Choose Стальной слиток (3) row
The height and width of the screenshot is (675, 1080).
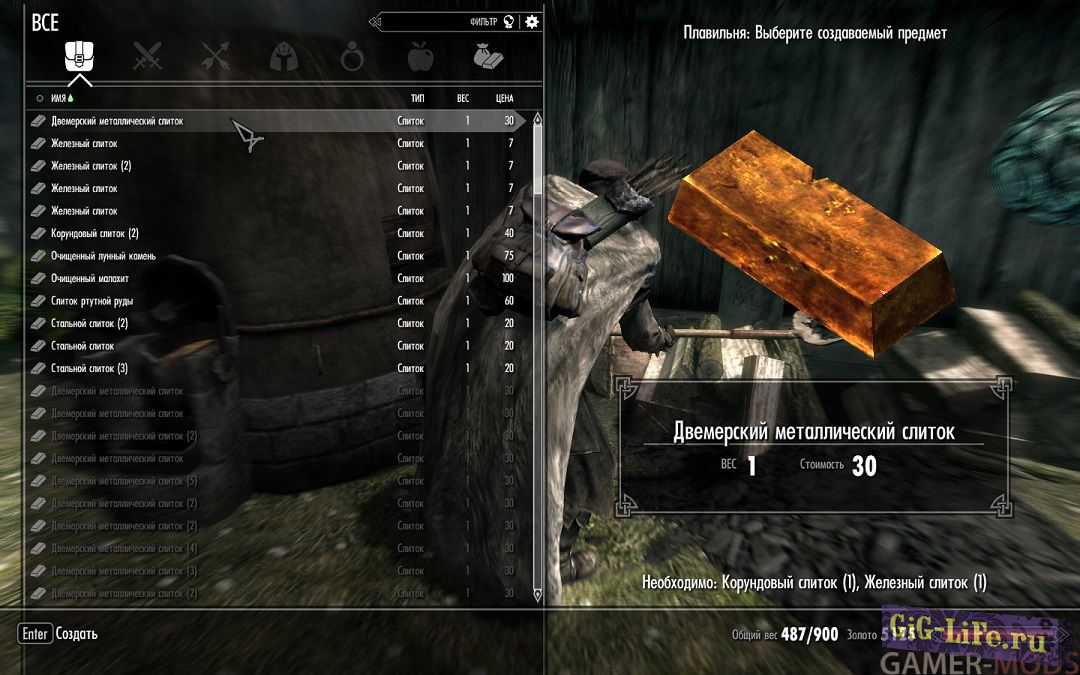coord(89,368)
